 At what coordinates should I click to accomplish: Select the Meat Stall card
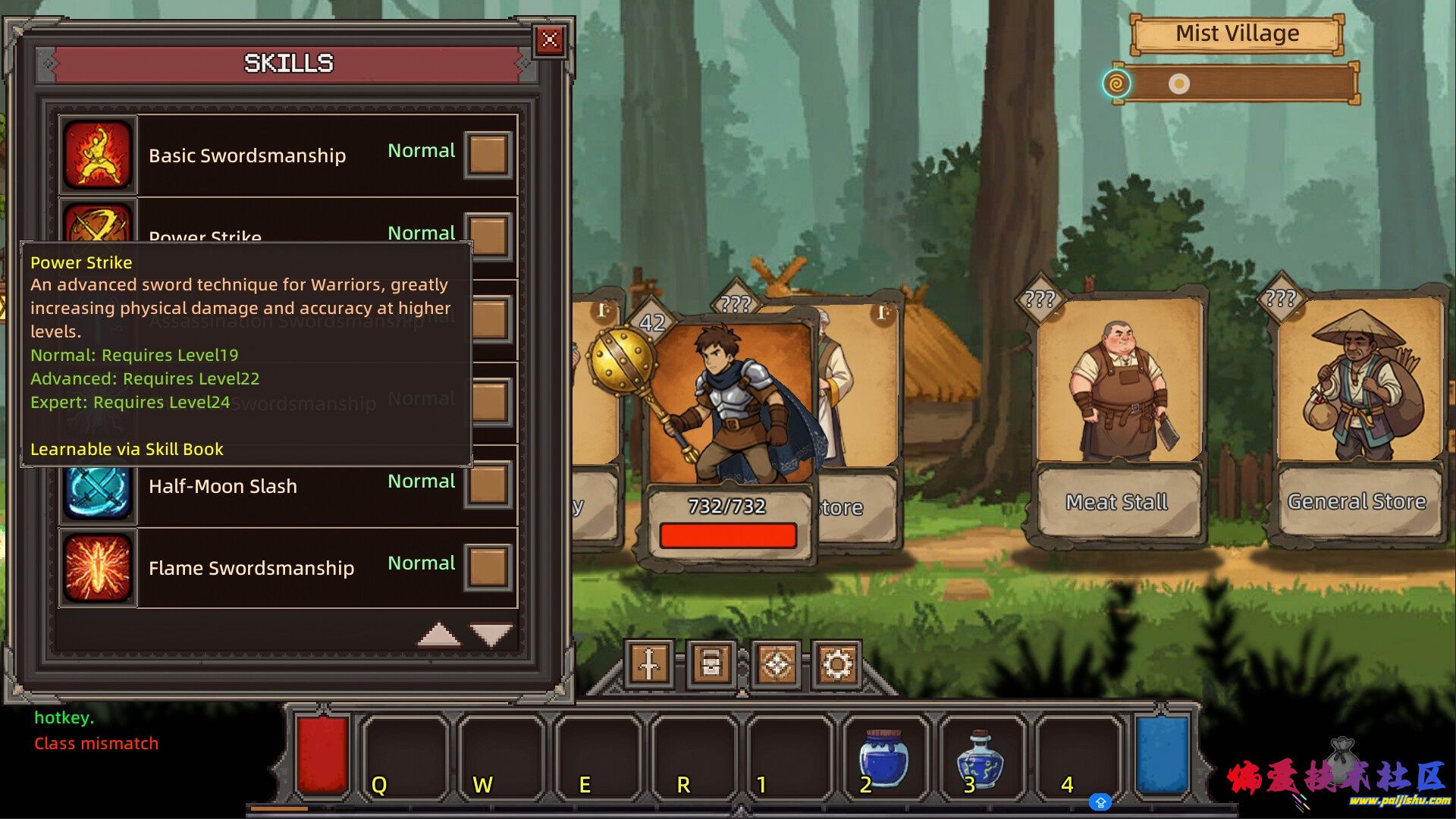(1118, 417)
